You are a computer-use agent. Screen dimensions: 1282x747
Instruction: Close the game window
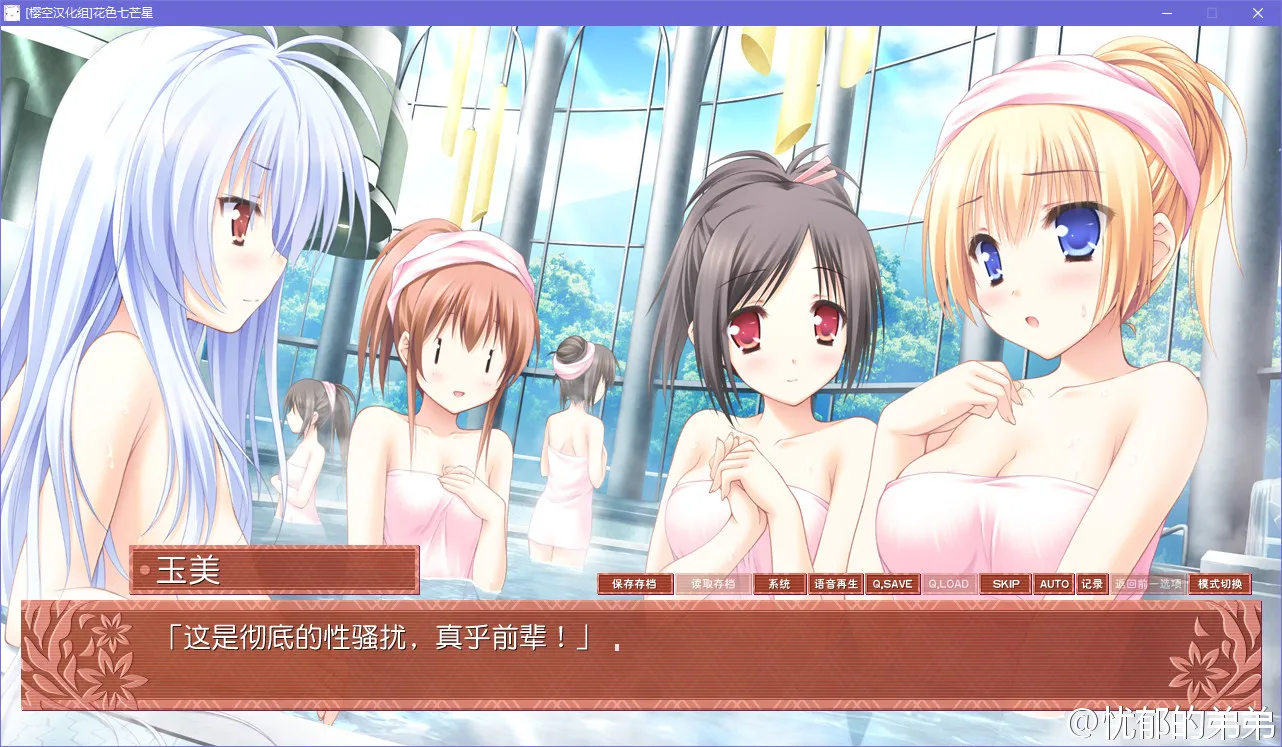pos(1257,13)
